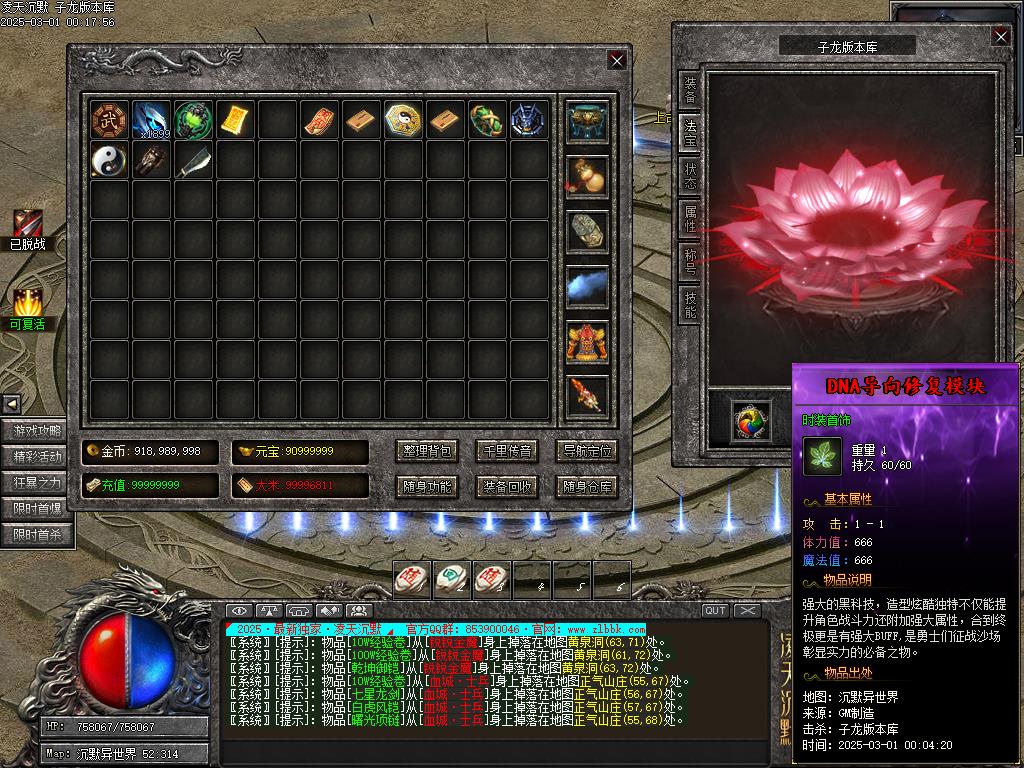Open 精彩活动 events menu

coord(38,457)
